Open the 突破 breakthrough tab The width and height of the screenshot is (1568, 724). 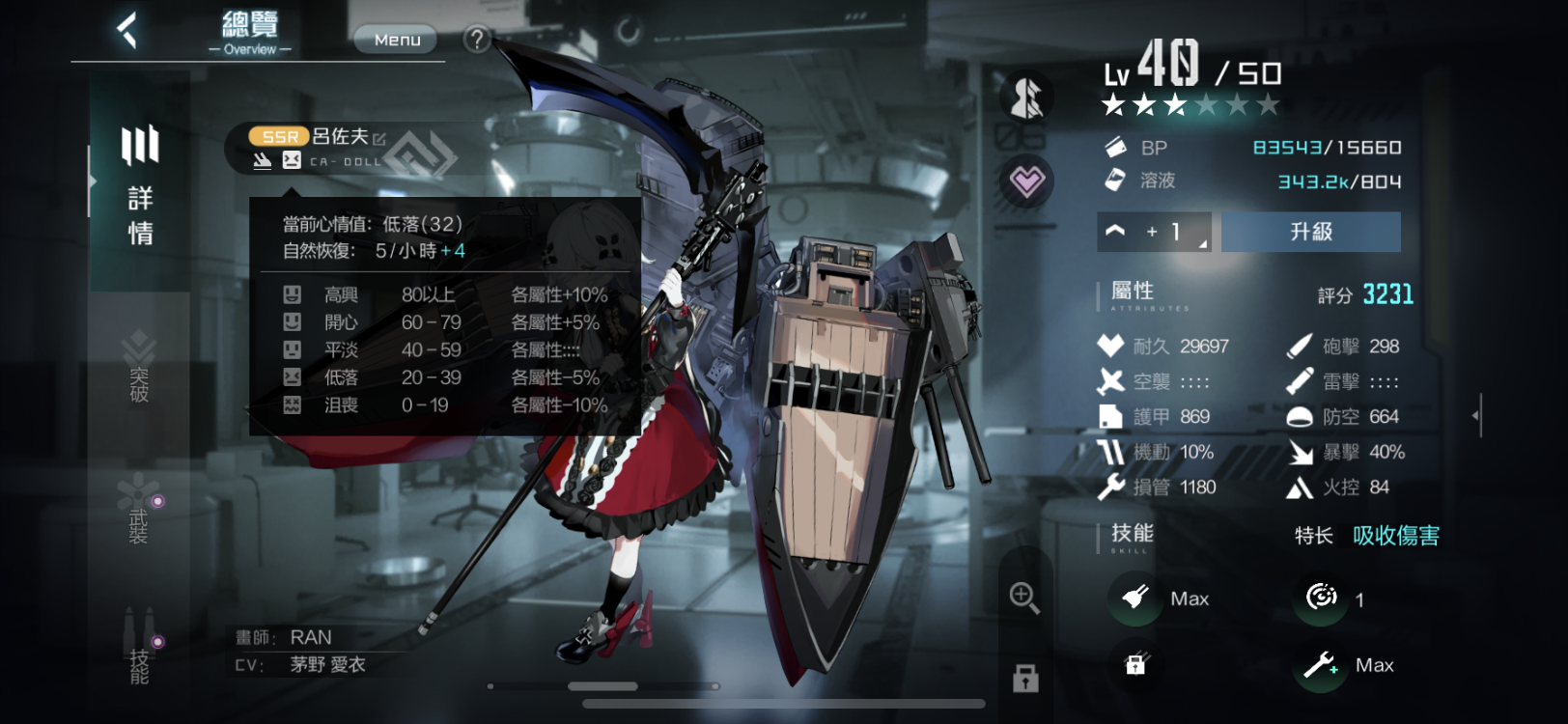139,369
